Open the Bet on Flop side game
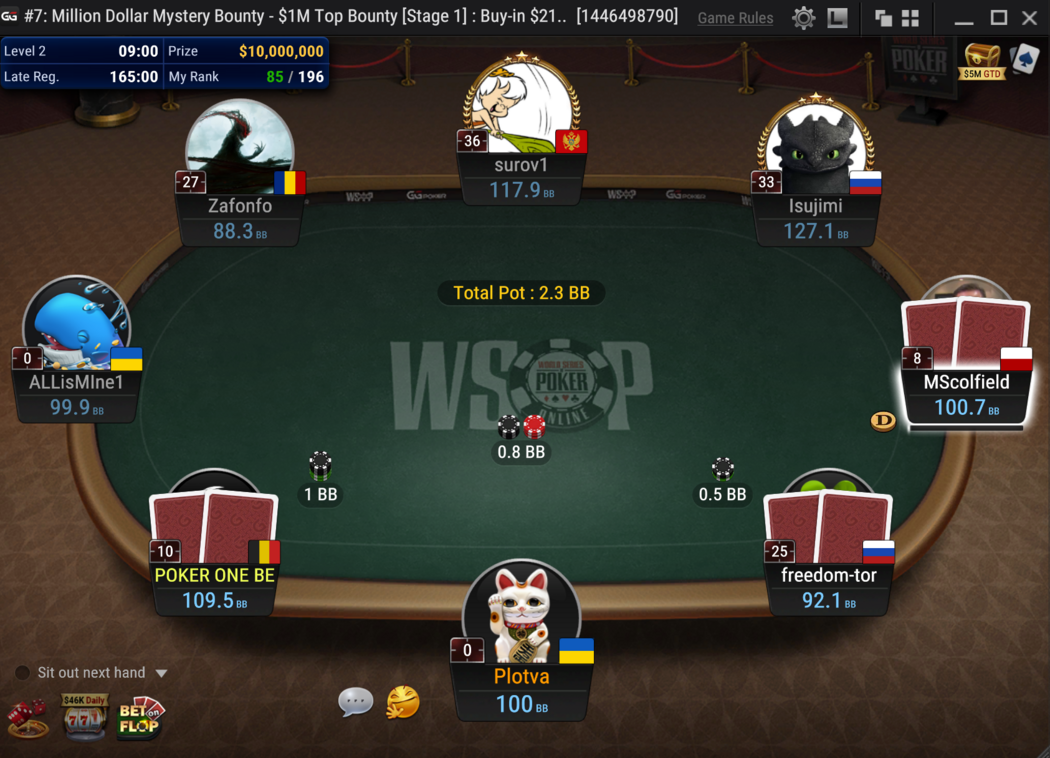This screenshot has width=1050, height=758. (x=140, y=716)
